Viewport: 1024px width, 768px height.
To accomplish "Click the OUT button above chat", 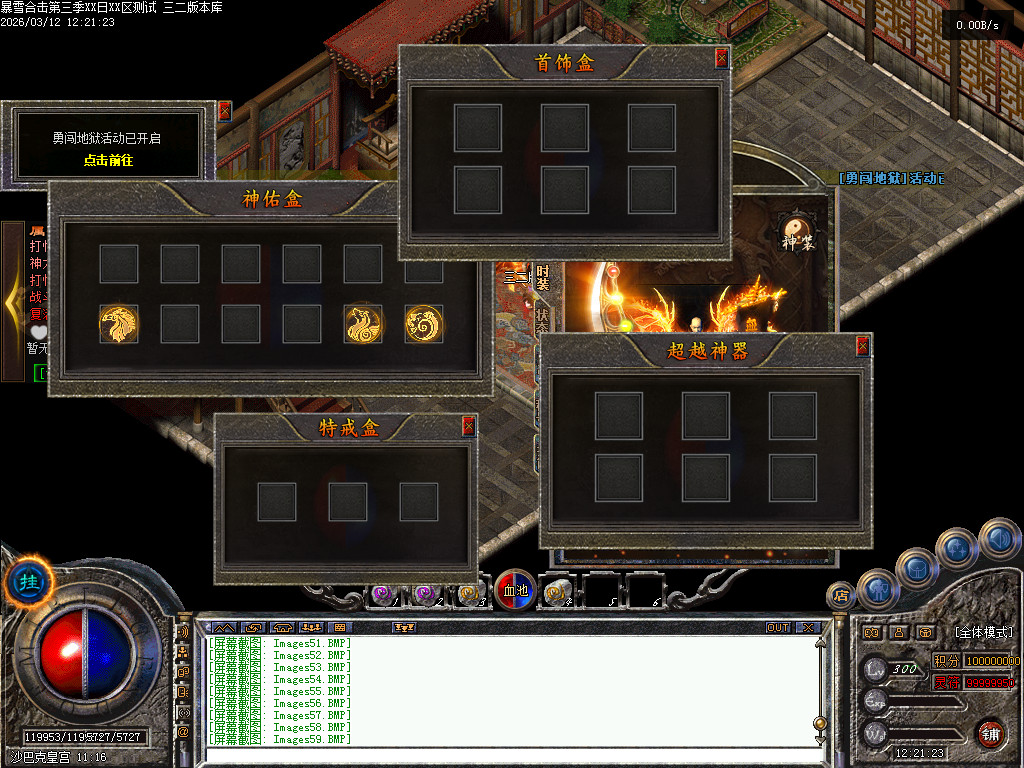I will (x=778, y=627).
